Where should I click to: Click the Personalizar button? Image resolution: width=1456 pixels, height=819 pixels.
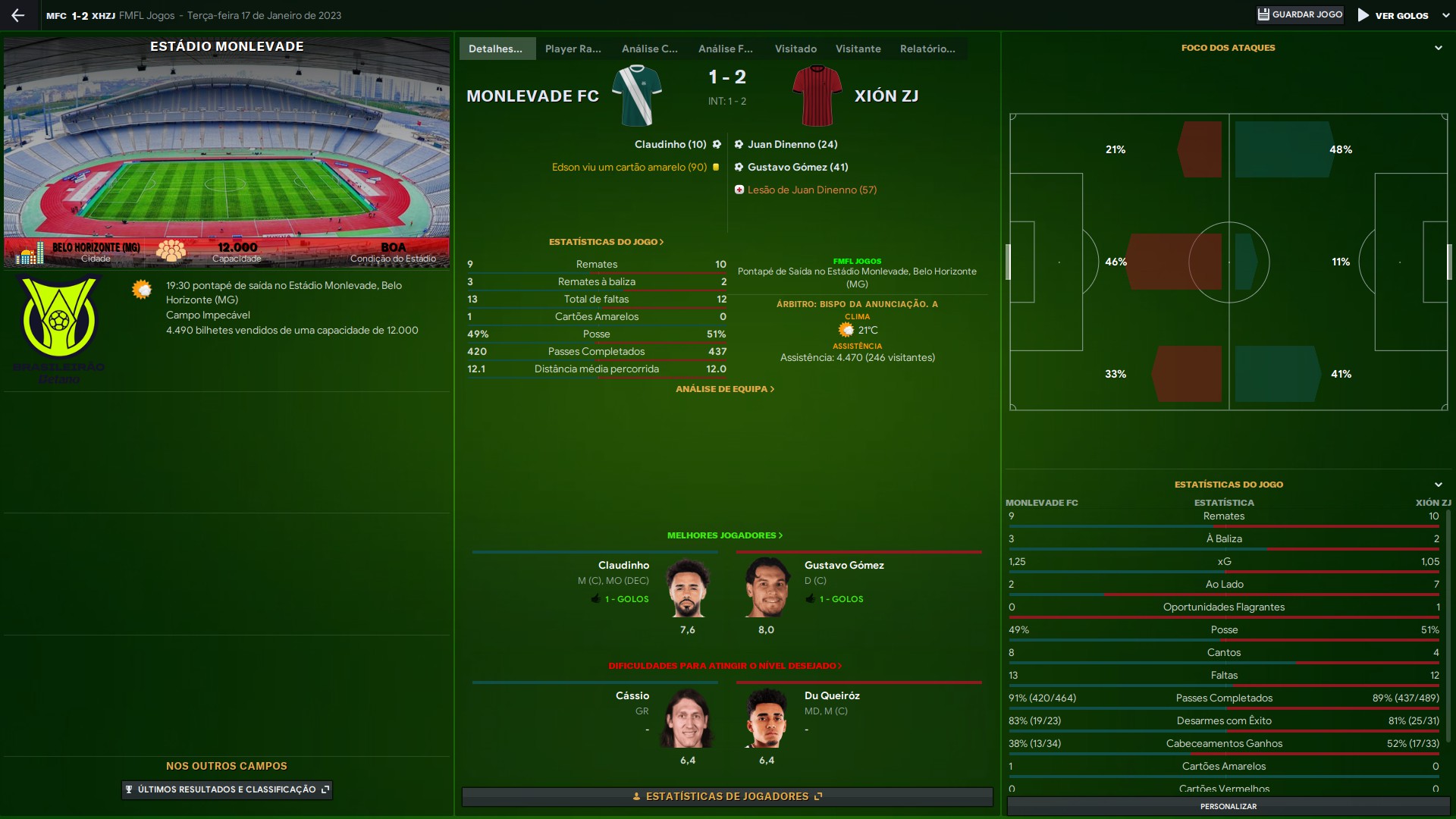[x=1228, y=806]
